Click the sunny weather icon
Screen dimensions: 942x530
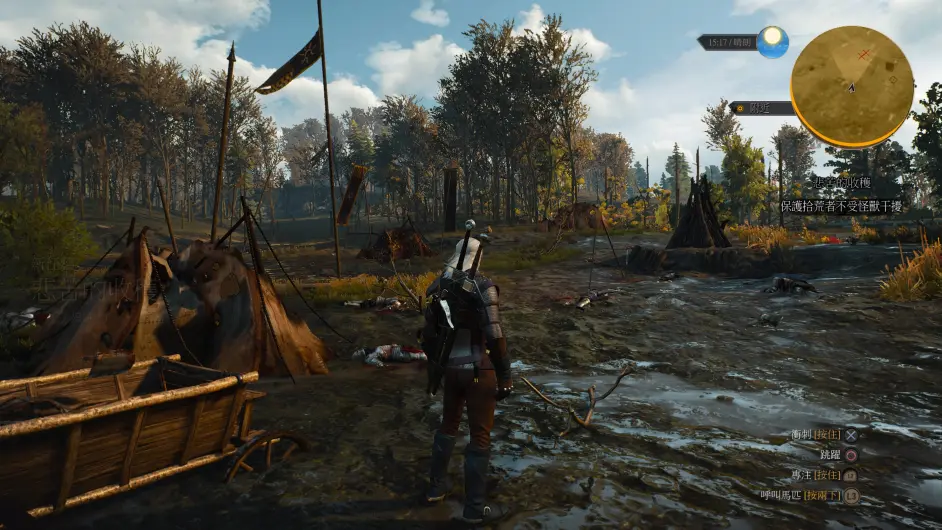(772, 41)
